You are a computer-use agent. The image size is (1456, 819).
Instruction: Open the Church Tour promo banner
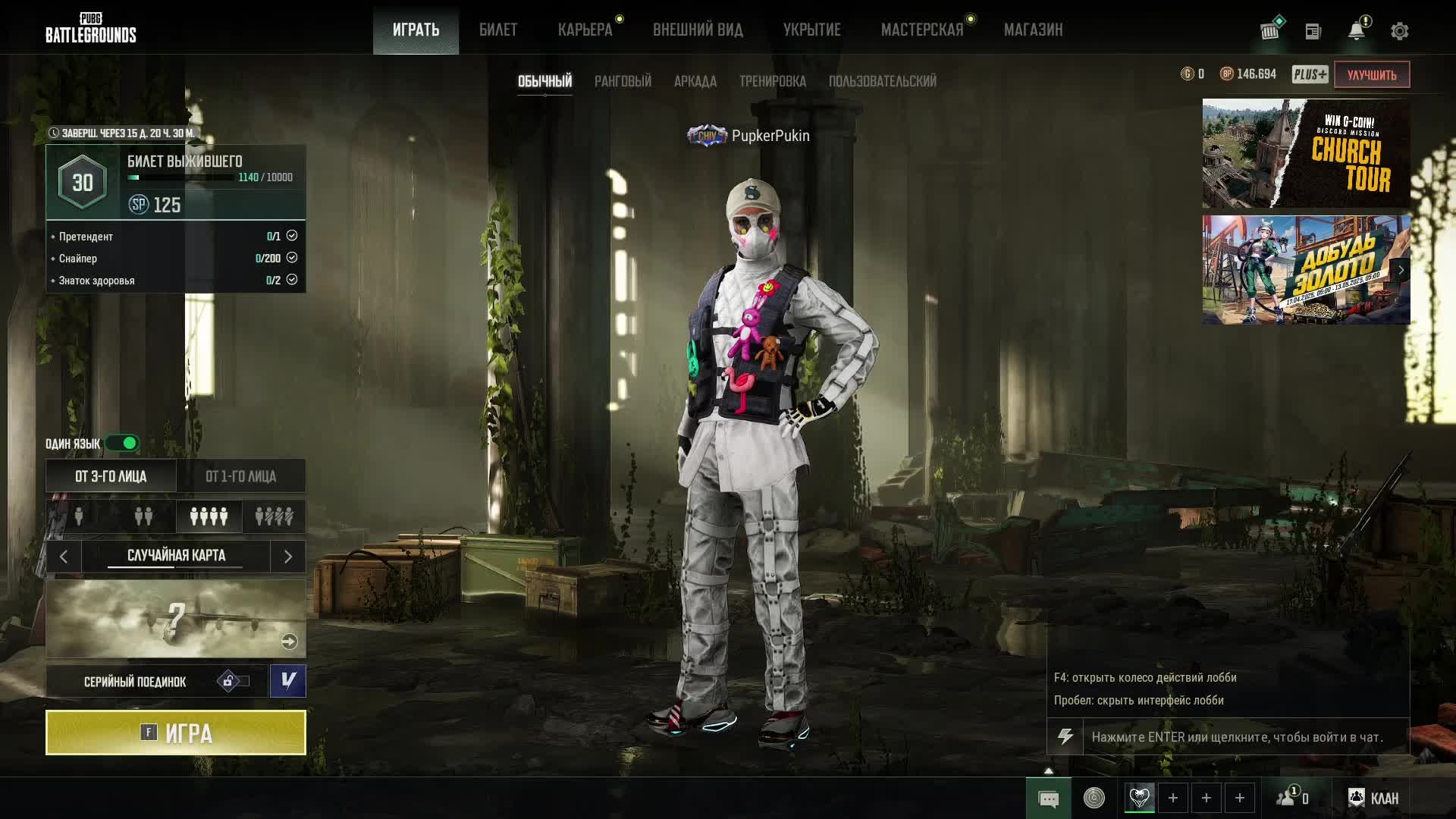1306,153
